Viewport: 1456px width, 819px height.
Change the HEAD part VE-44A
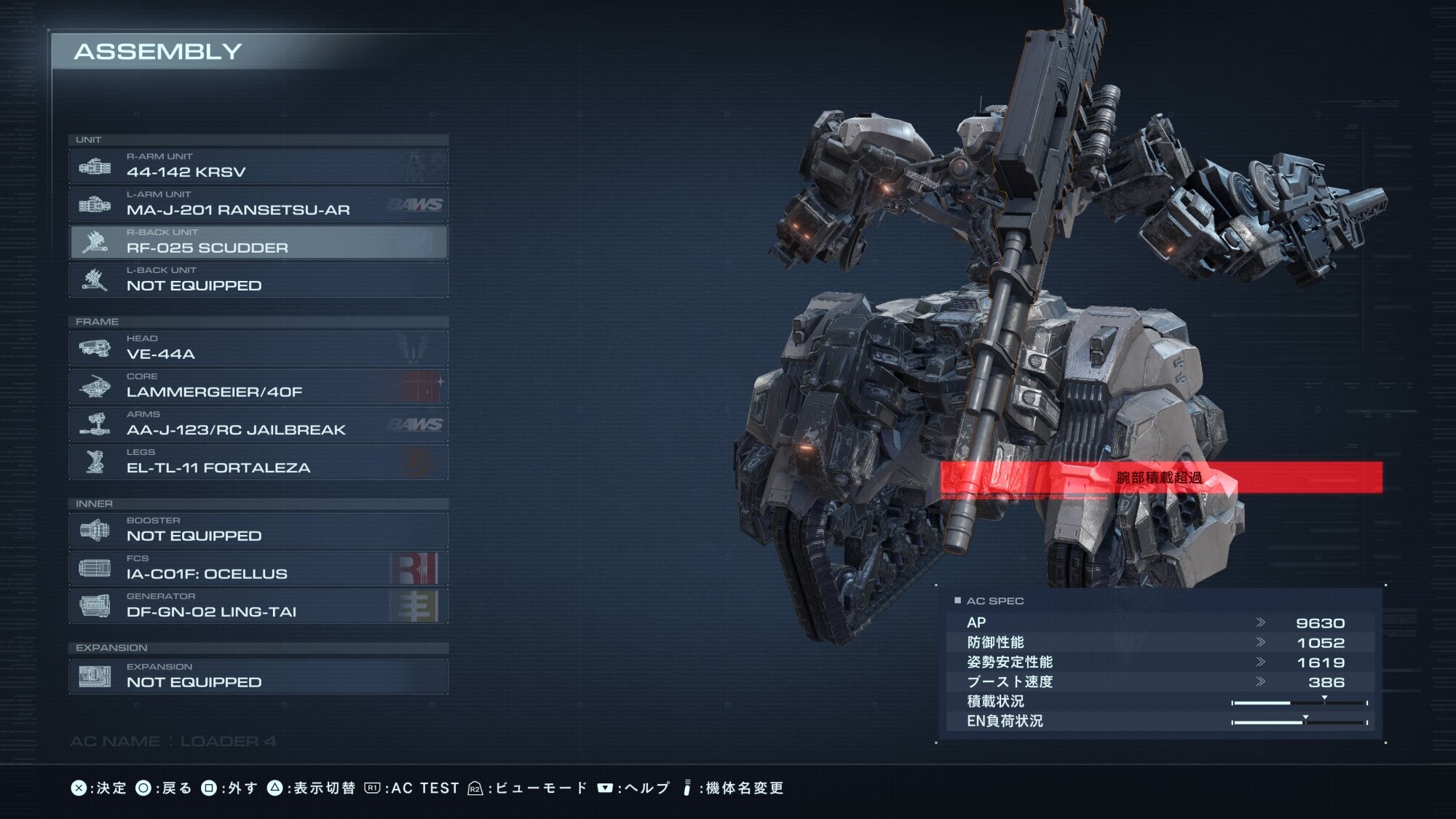[258, 349]
